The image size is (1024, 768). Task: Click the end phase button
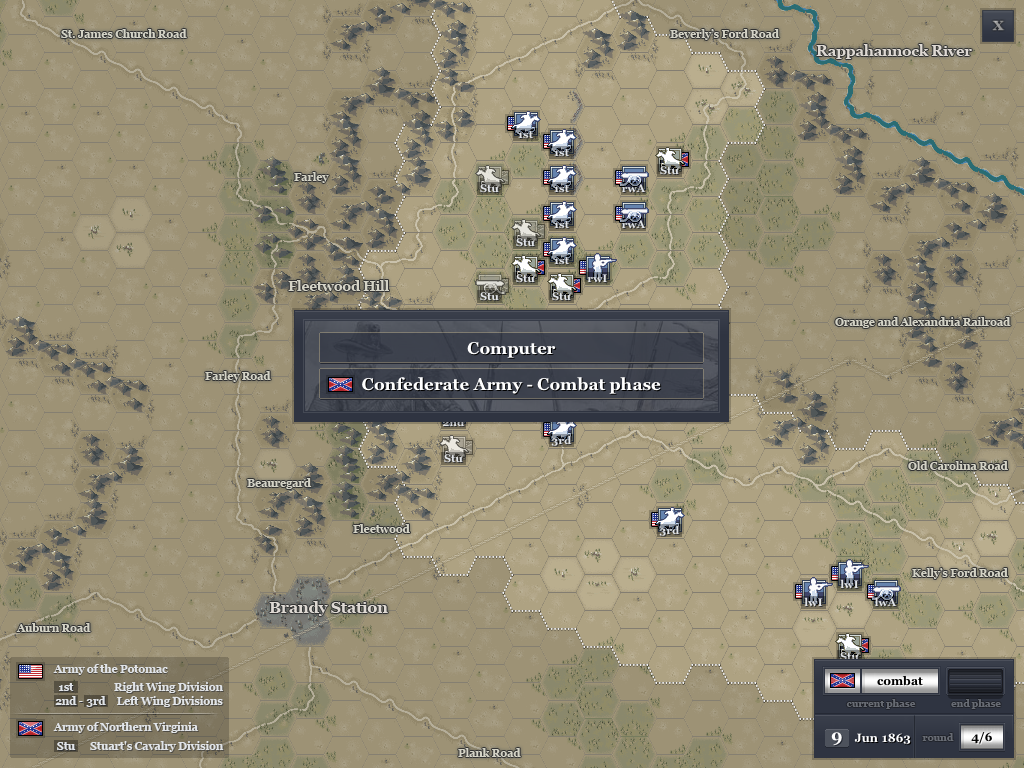[x=974, y=682]
